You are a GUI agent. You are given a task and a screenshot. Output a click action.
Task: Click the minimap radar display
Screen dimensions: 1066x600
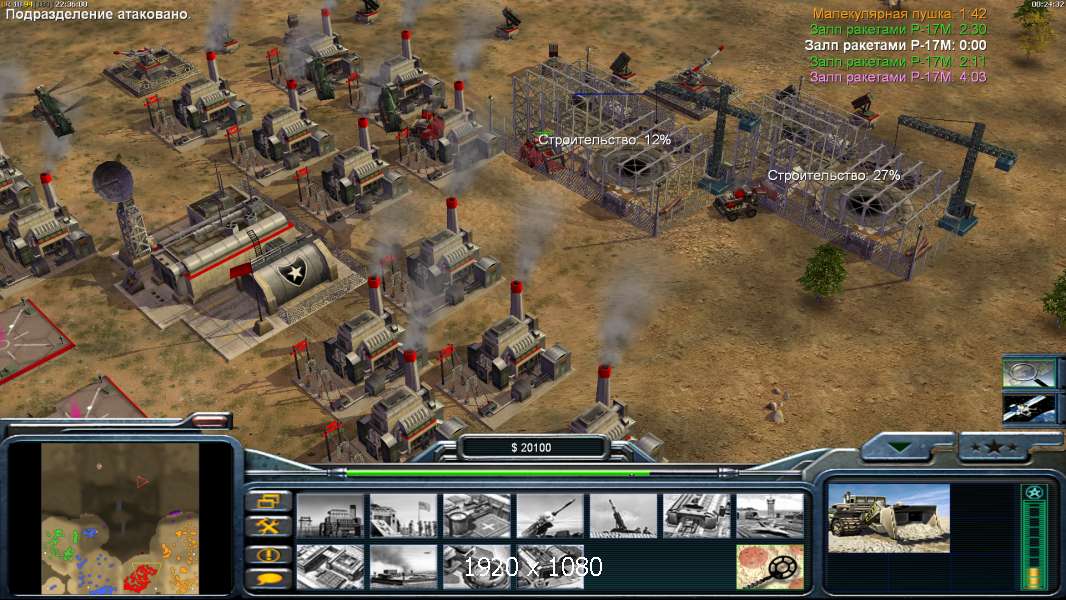pyautogui.click(x=121, y=518)
